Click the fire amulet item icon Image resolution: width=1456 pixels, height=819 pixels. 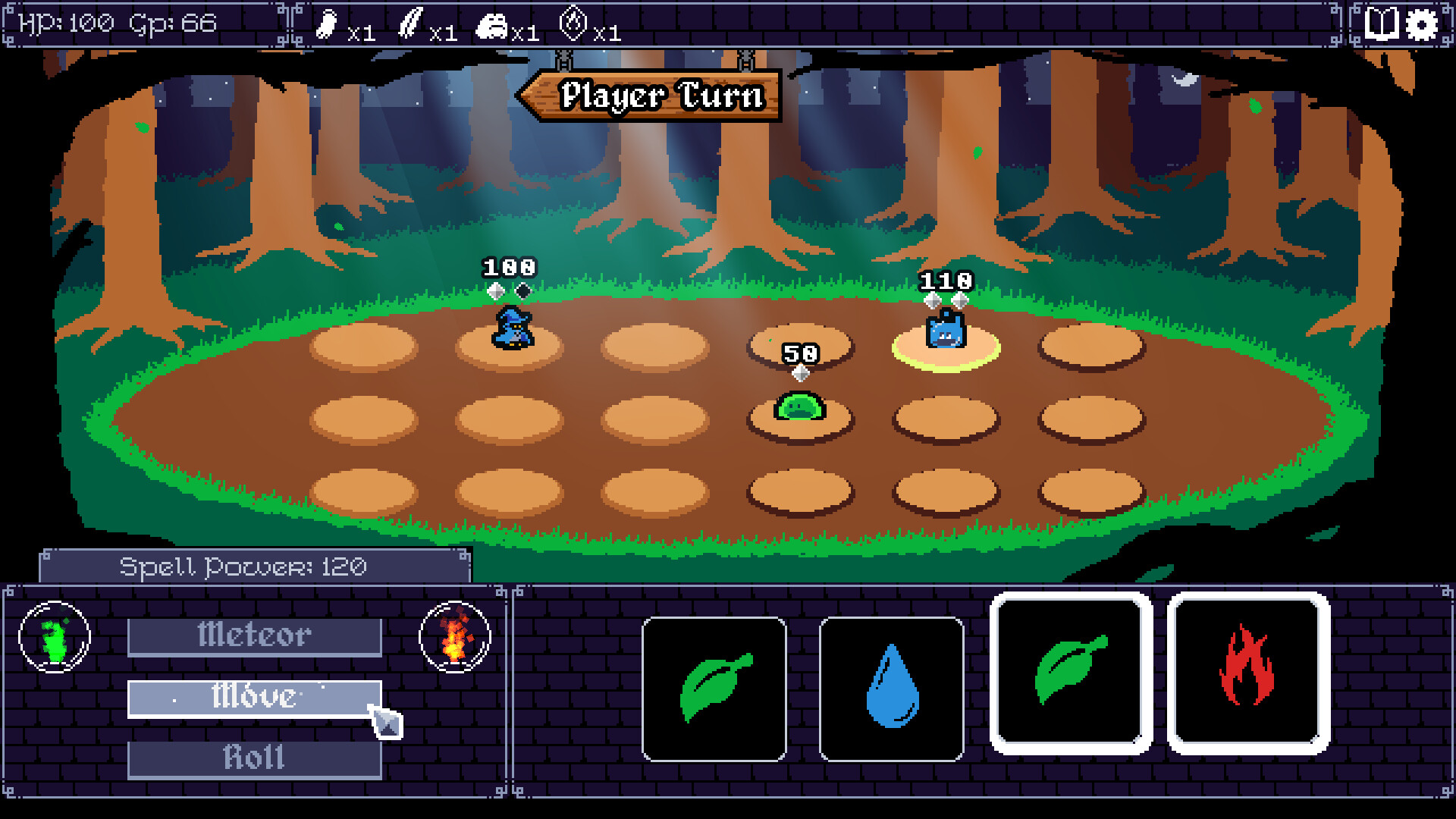point(574,25)
